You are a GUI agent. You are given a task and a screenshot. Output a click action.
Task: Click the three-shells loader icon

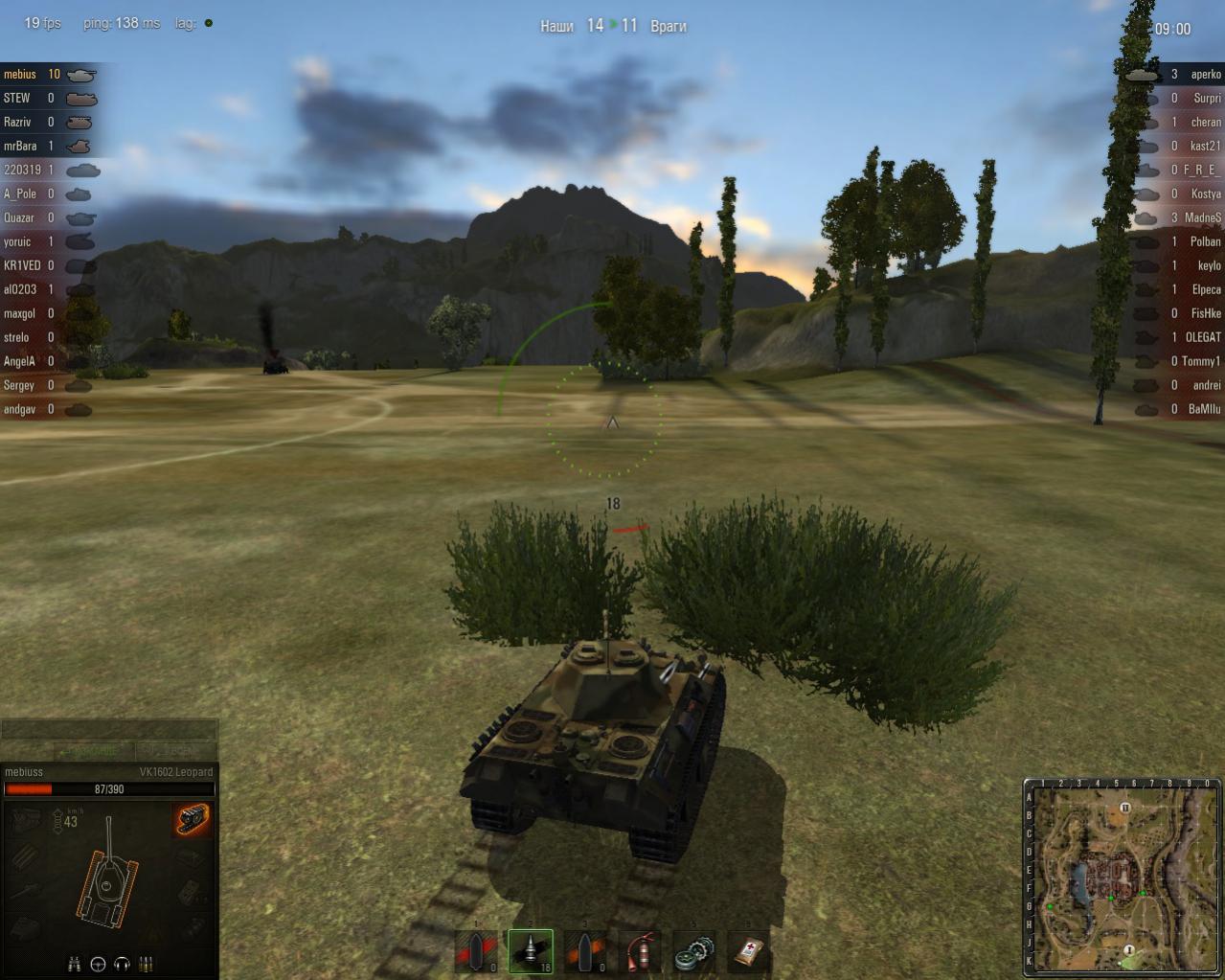147,964
